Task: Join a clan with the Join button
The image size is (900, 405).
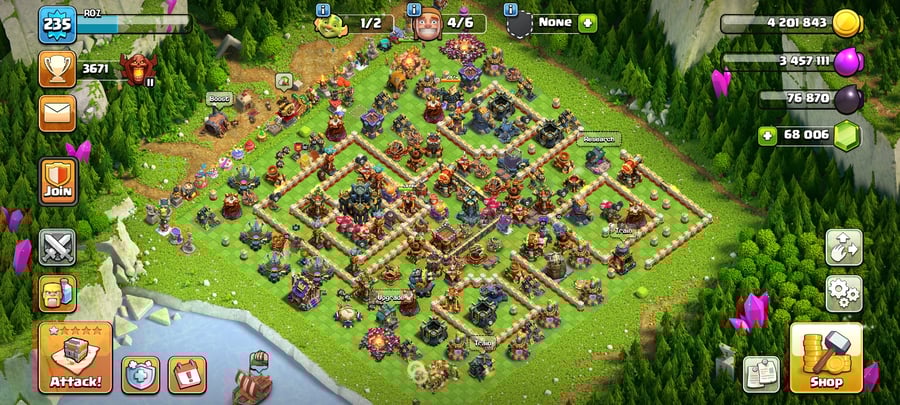Action: 57,181
